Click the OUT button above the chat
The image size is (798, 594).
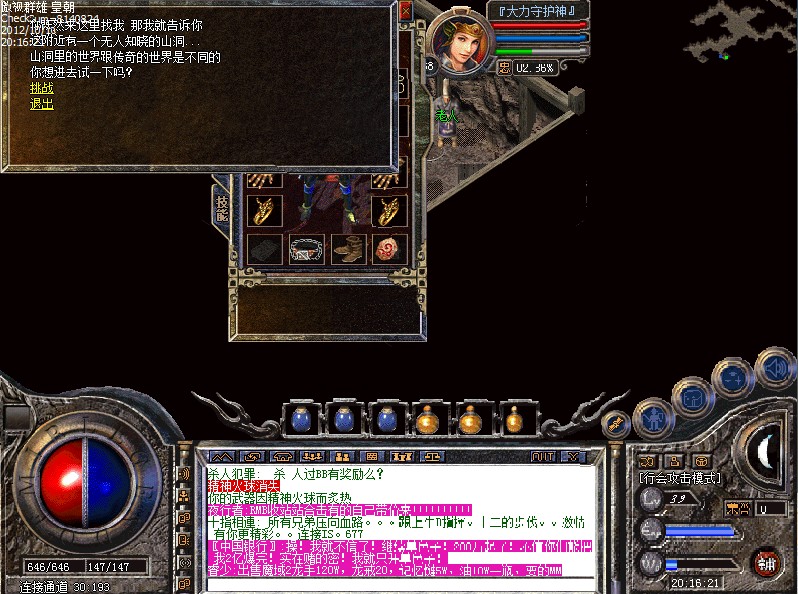[543, 456]
